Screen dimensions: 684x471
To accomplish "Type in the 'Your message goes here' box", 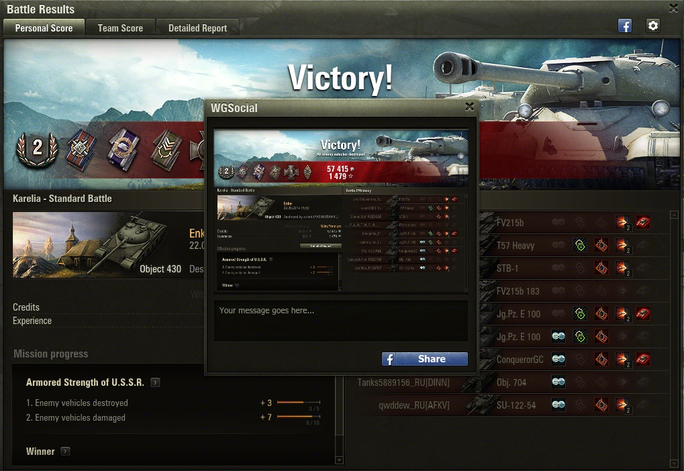I will pos(340,323).
